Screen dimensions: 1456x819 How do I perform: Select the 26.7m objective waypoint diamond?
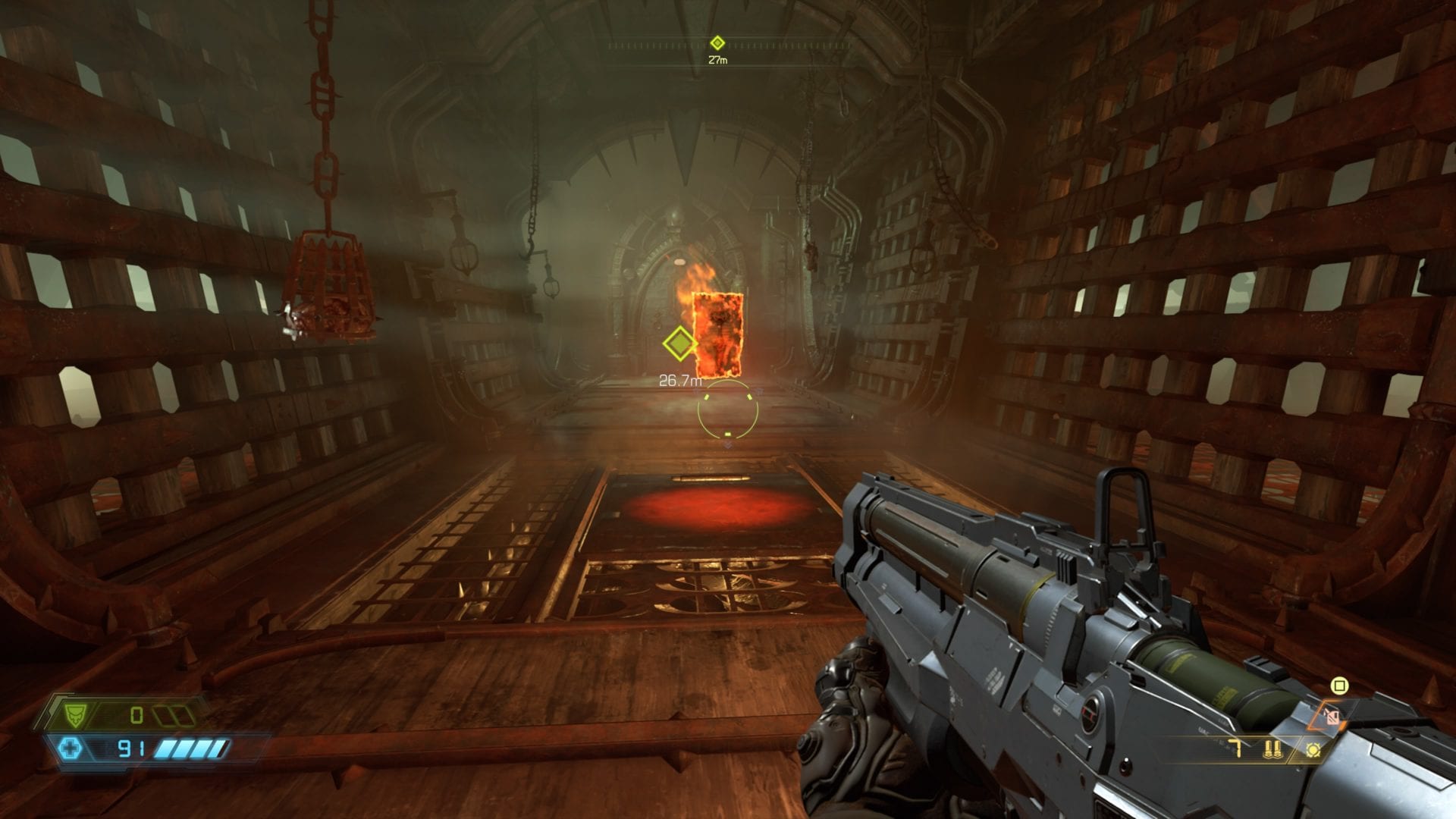tap(679, 344)
